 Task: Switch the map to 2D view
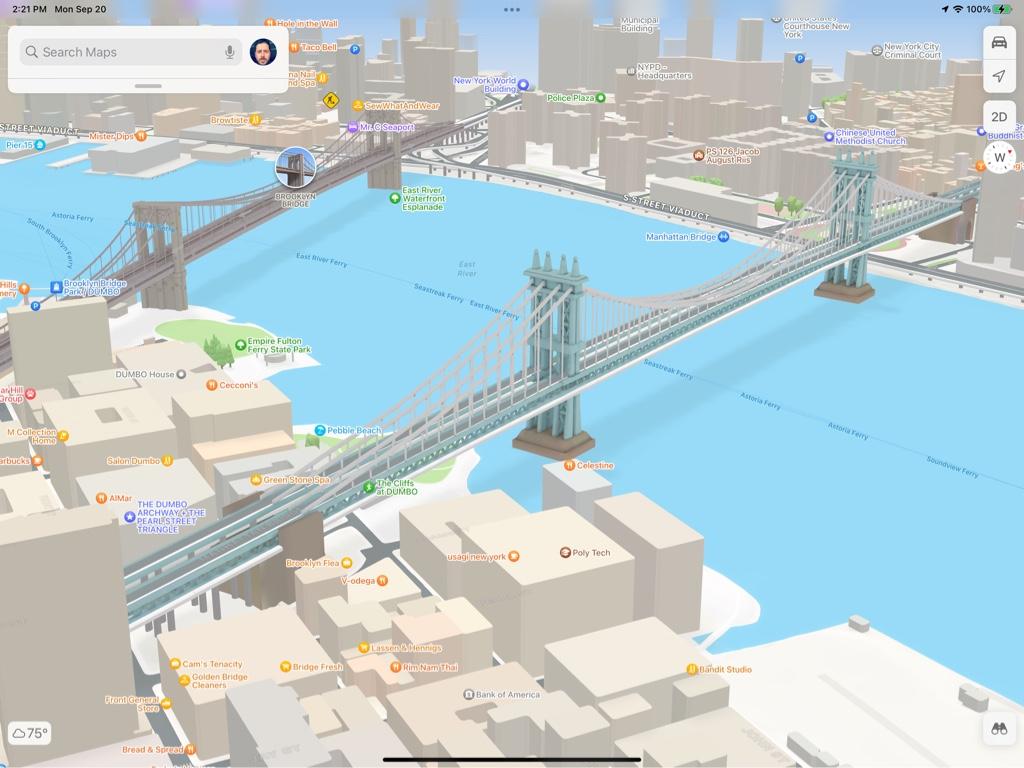pyautogui.click(x=999, y=117)
